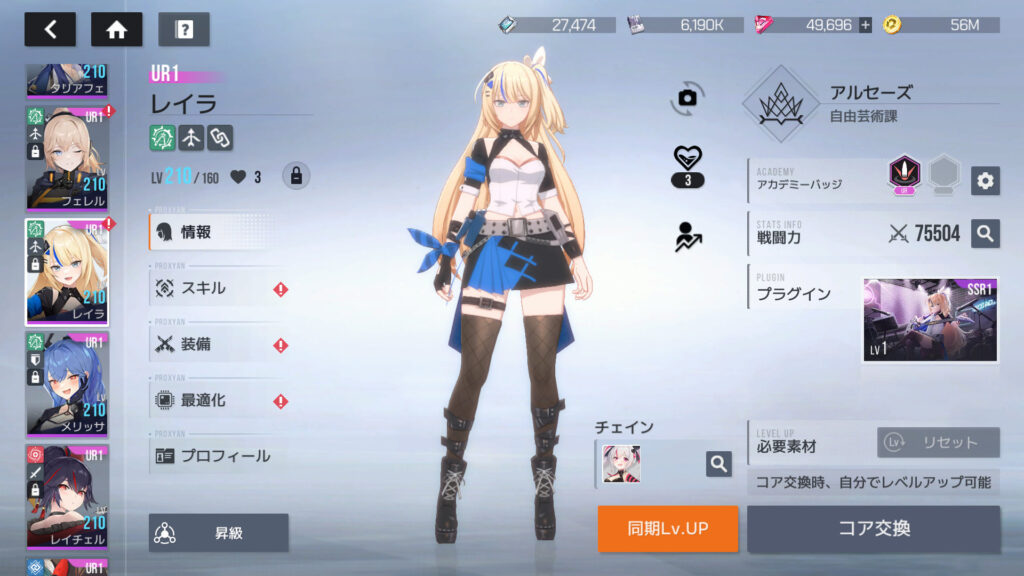Open the camera view mode
The width and height of the screenshot is (1024, 576).
pos(687,97)
